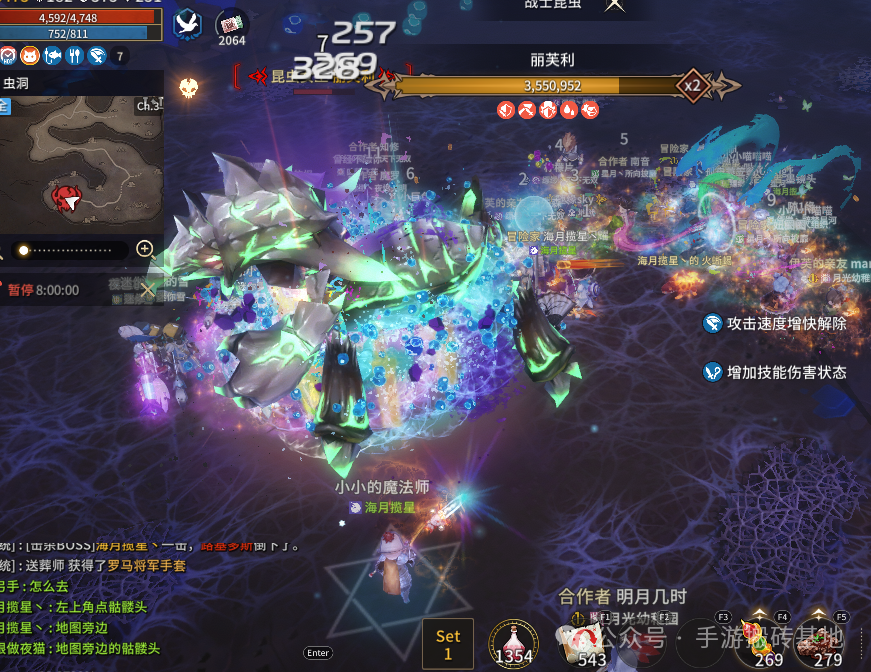
Task: Zoom in the minimap with the plus magnifier
Action: point(145,249)
